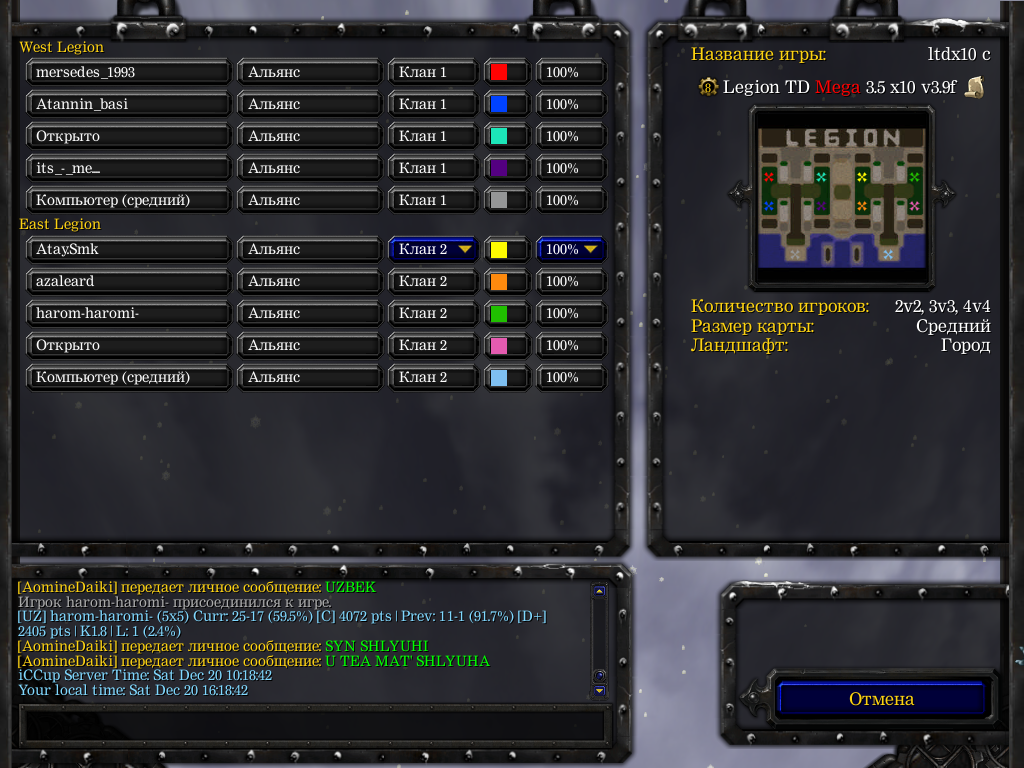1024x768 pixels.
Task: Click the Legion map preview thumbnail
Action: pyautogui.click(x=841, y=198)
